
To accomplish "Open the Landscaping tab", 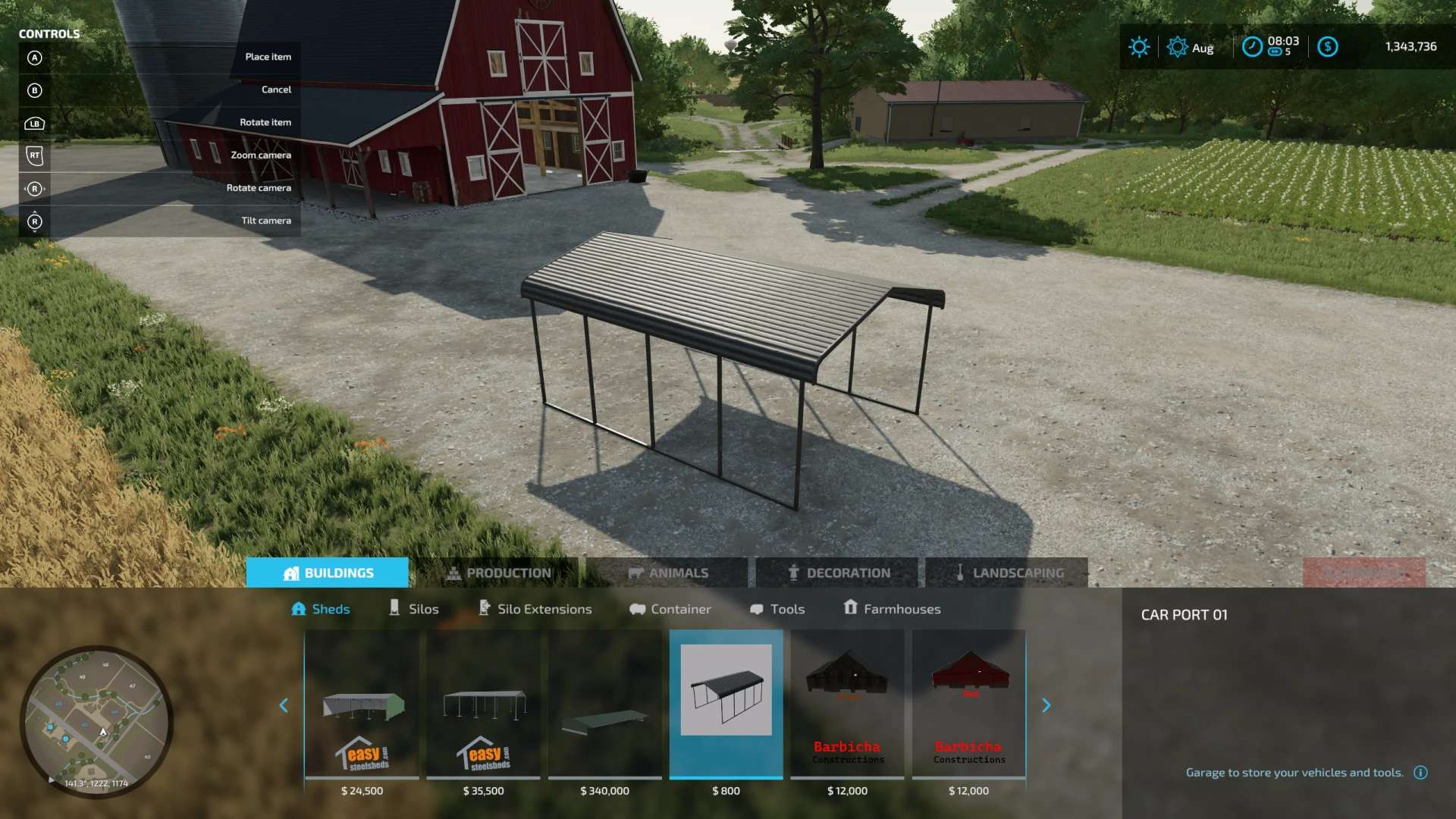I will tap(1008, 573).
